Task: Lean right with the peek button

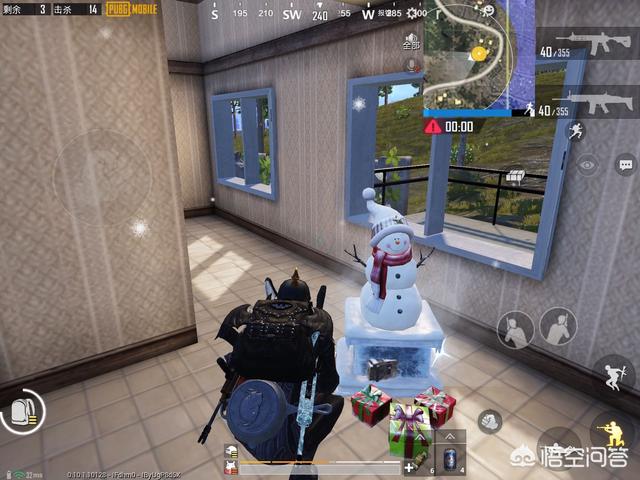Action: pyautogui.click(x=558, y=327)
